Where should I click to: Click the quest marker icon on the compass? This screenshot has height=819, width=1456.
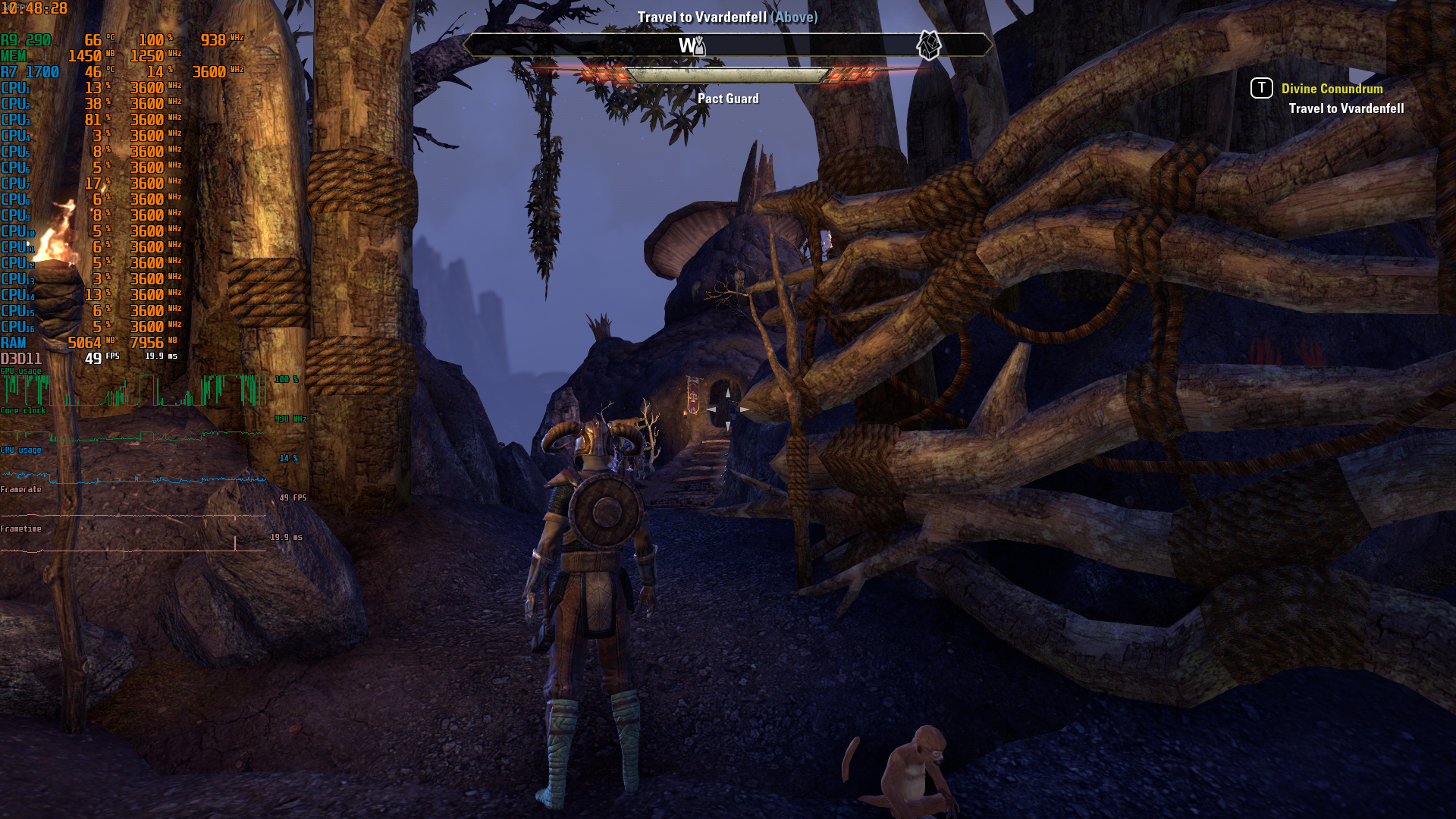tap(928, 45)
